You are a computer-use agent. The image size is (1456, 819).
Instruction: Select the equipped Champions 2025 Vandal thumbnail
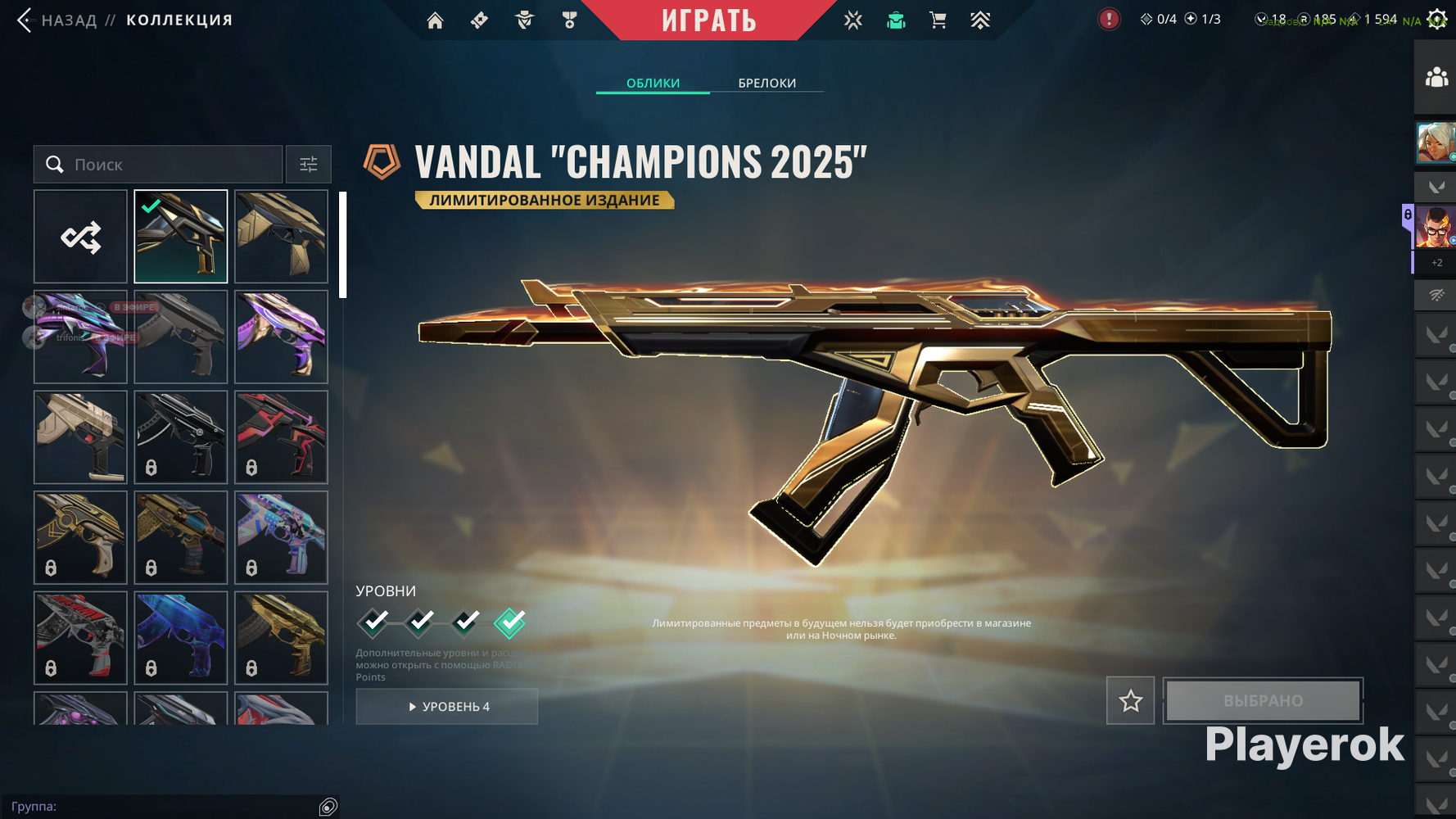point(181,237)
